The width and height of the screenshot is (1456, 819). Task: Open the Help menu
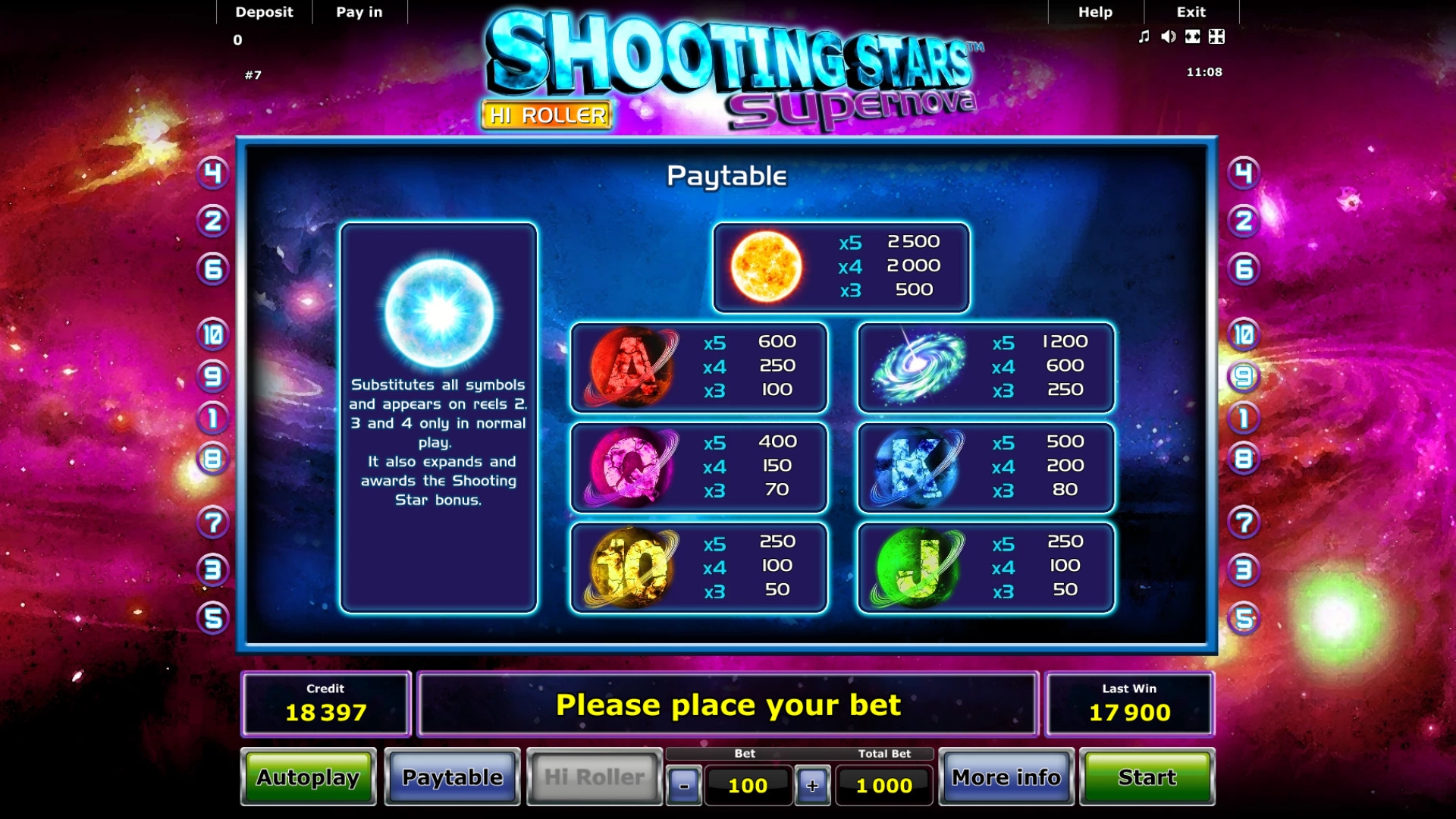[x=1095, y=12]
